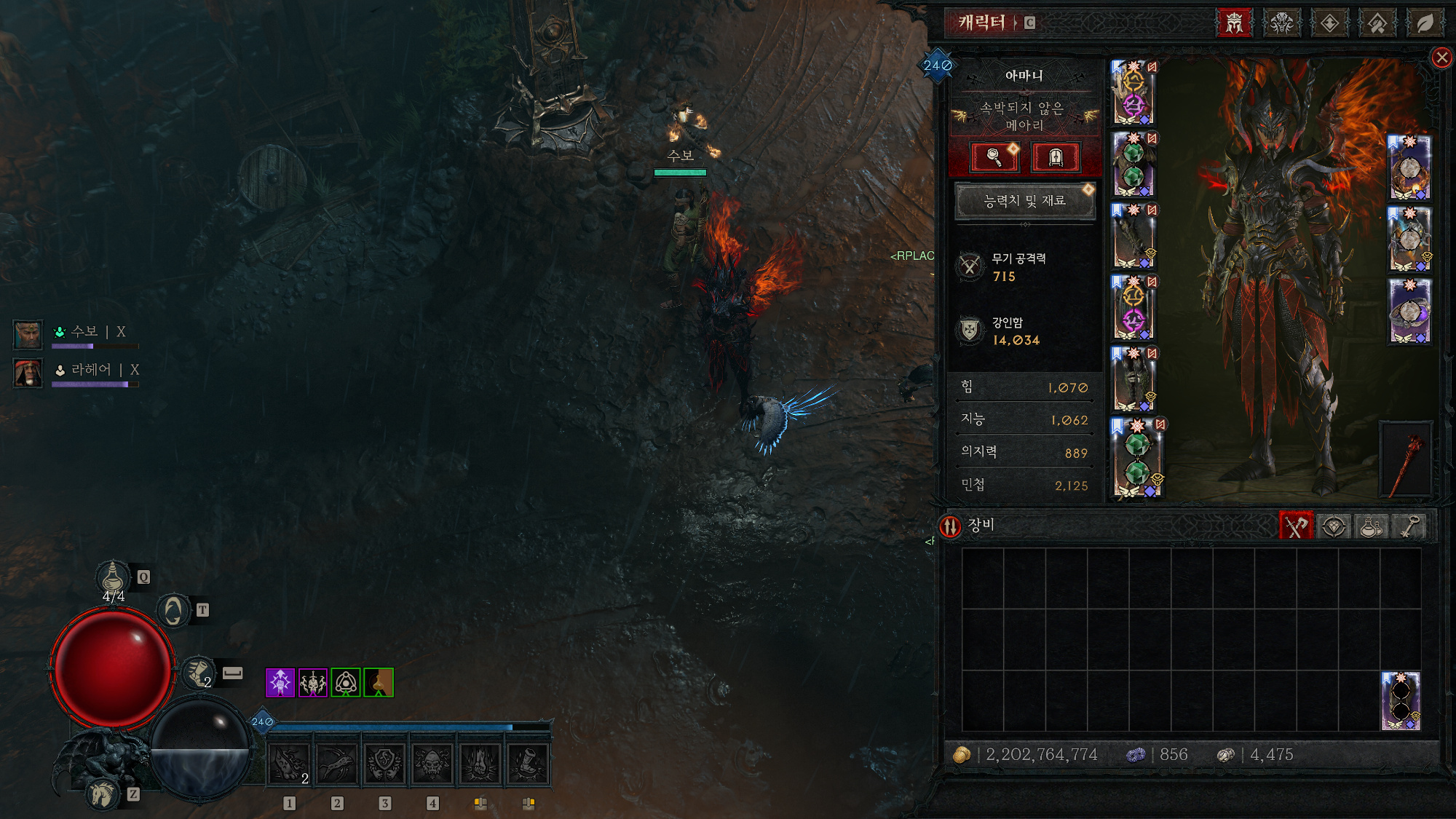Activate the monkey face skill slot
The height and width of the screenshot is (819, 1456).
pos(432,764)
